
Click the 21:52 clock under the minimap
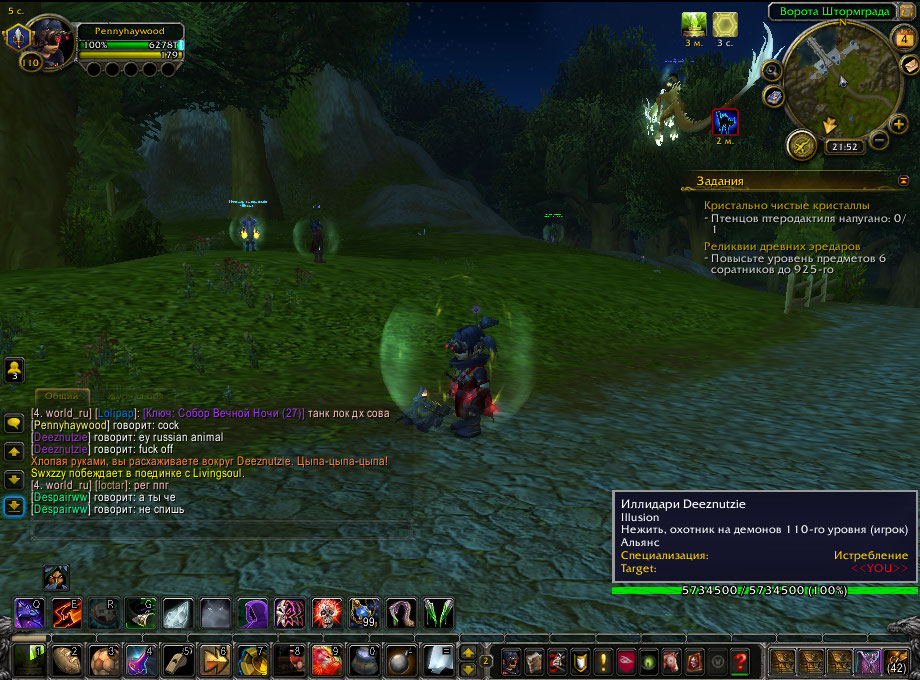(x=844, y=147)
